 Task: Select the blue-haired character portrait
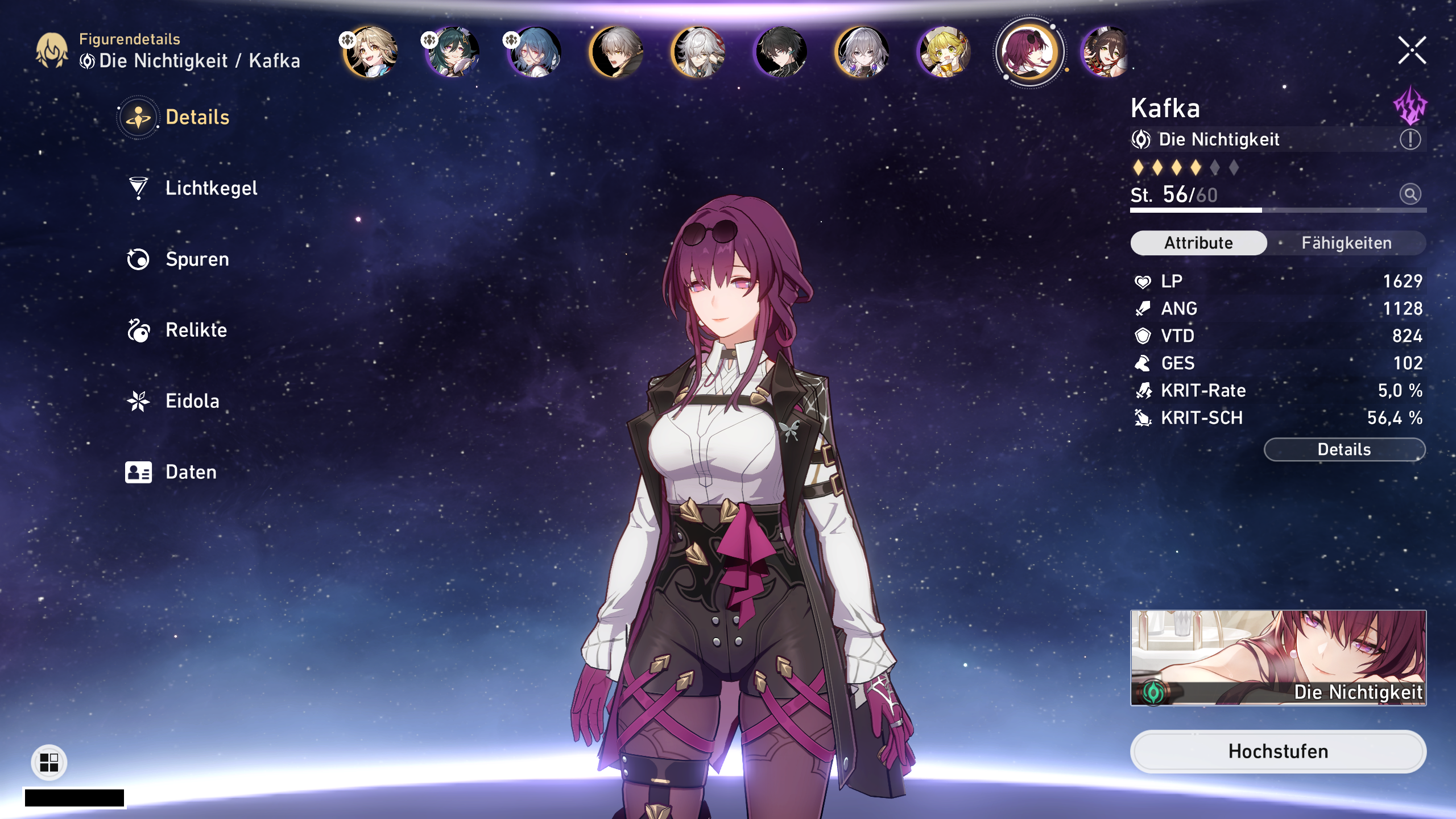[535, 52]
